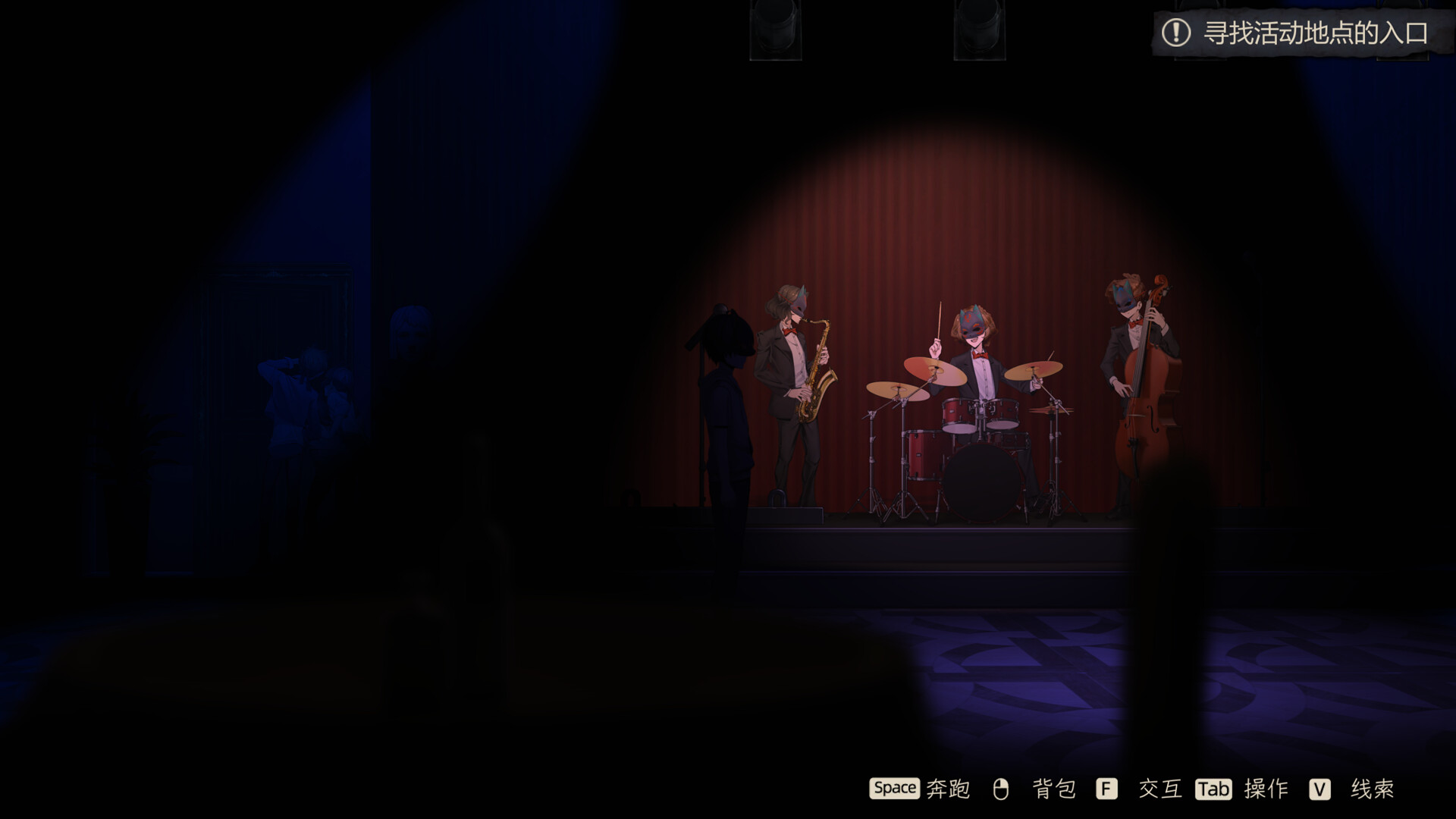Click the objective text 寻找活动地点的入口
Viewport: 1456px width, 819px height.
1318,33
